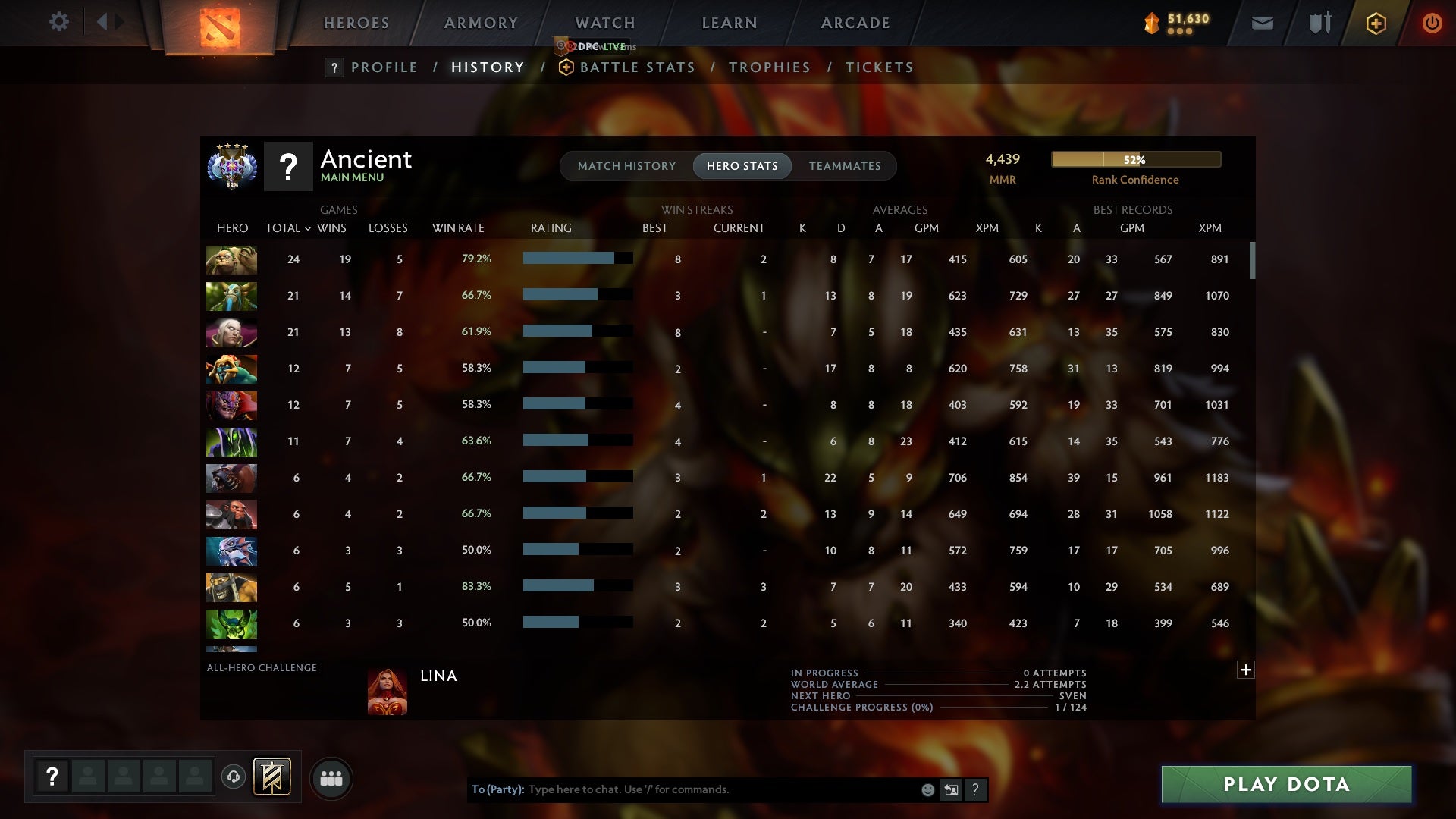Click the PLAY DOTA button
The image size is (1456, 819).
click(x=1285, y=784)
